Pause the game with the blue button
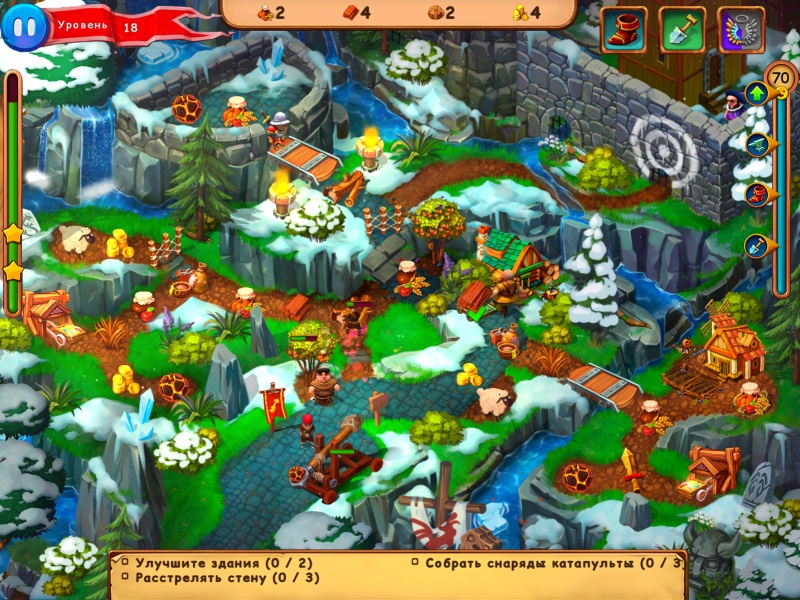800x600 pixels. tap(24, 26)
